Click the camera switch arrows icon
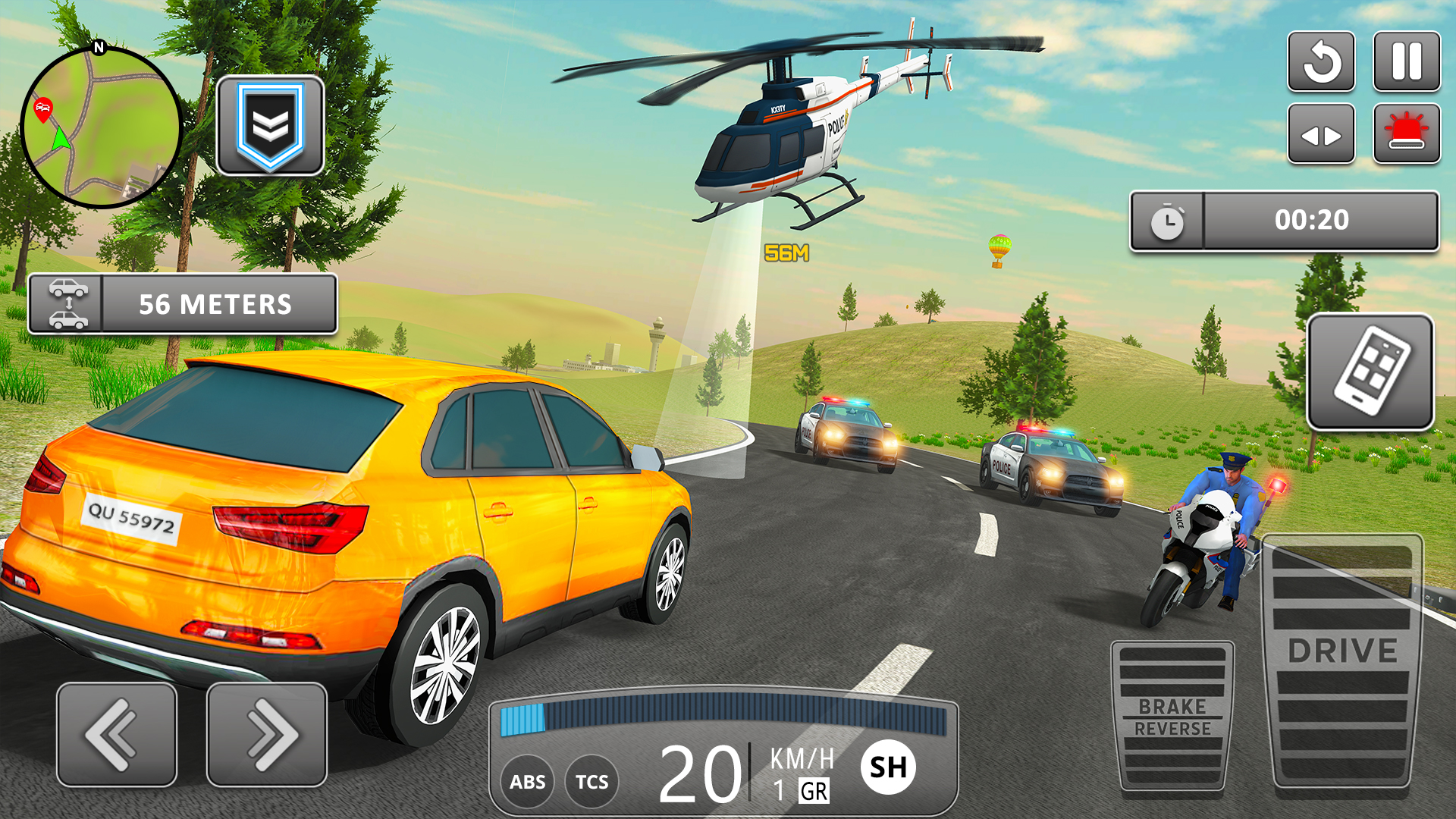This screenshot has height=819, width=1456. 1321,133
